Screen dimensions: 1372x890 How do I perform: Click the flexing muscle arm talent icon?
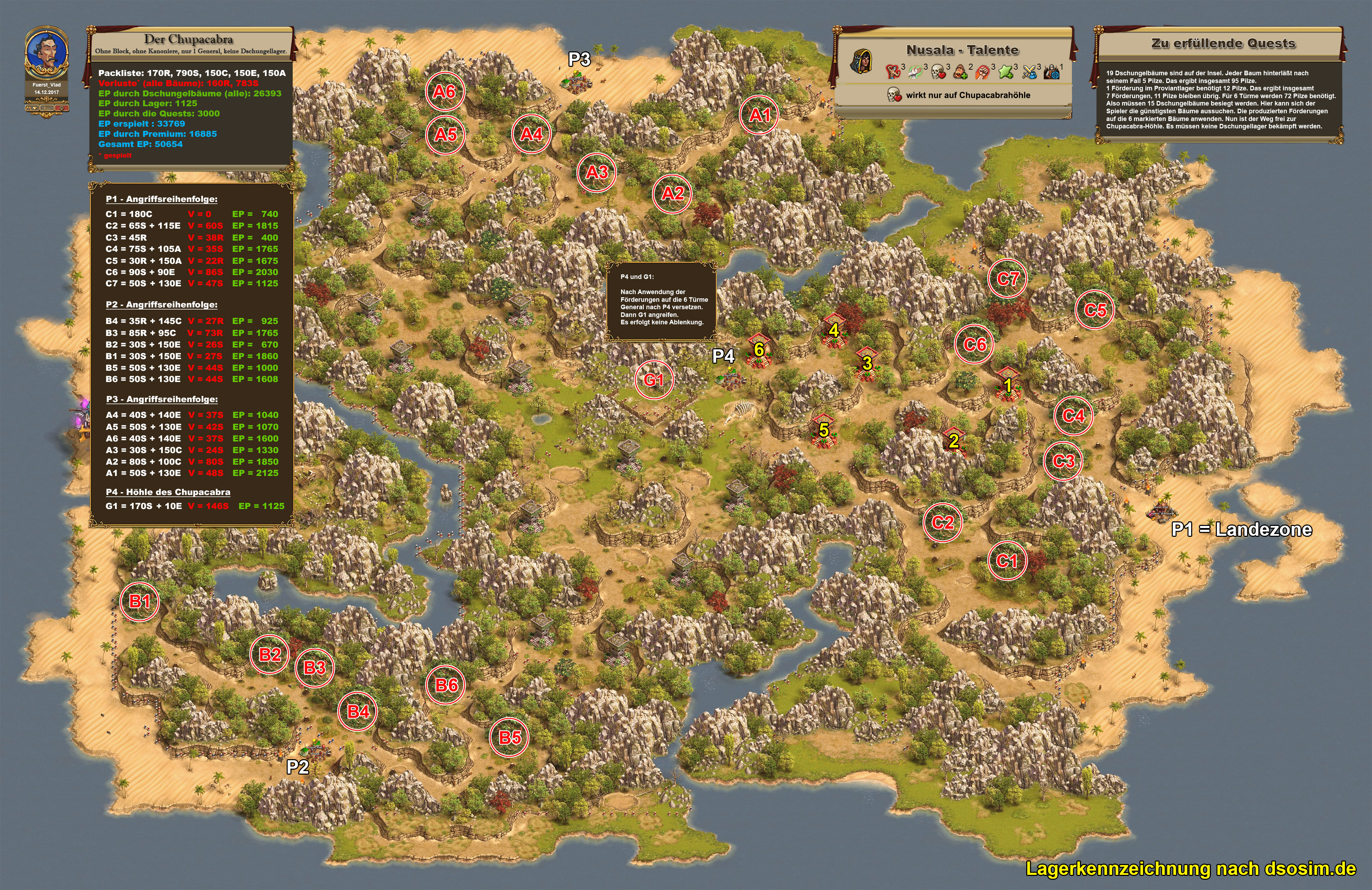(x=893, y=72)
